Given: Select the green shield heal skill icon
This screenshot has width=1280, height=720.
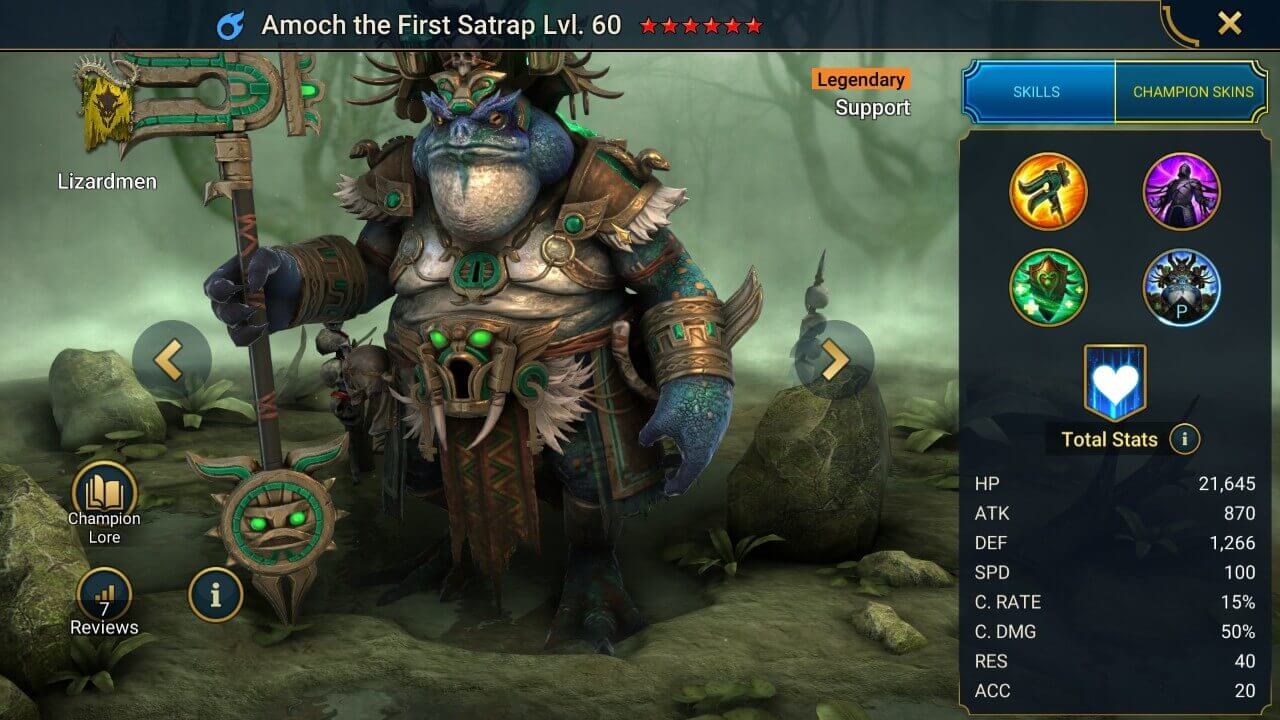Looking at the screenshot, I should click(1048, 287).
